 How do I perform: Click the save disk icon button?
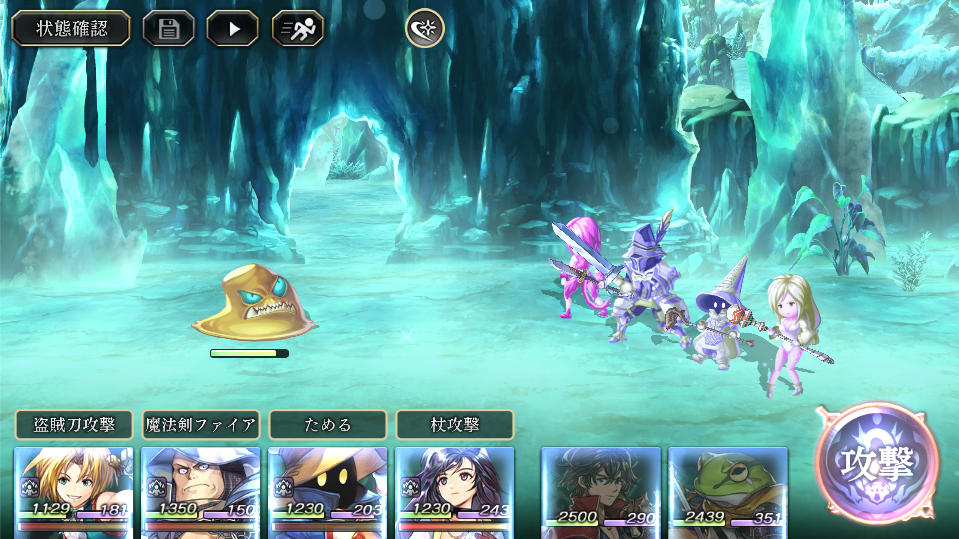click(x=168, y=28)
